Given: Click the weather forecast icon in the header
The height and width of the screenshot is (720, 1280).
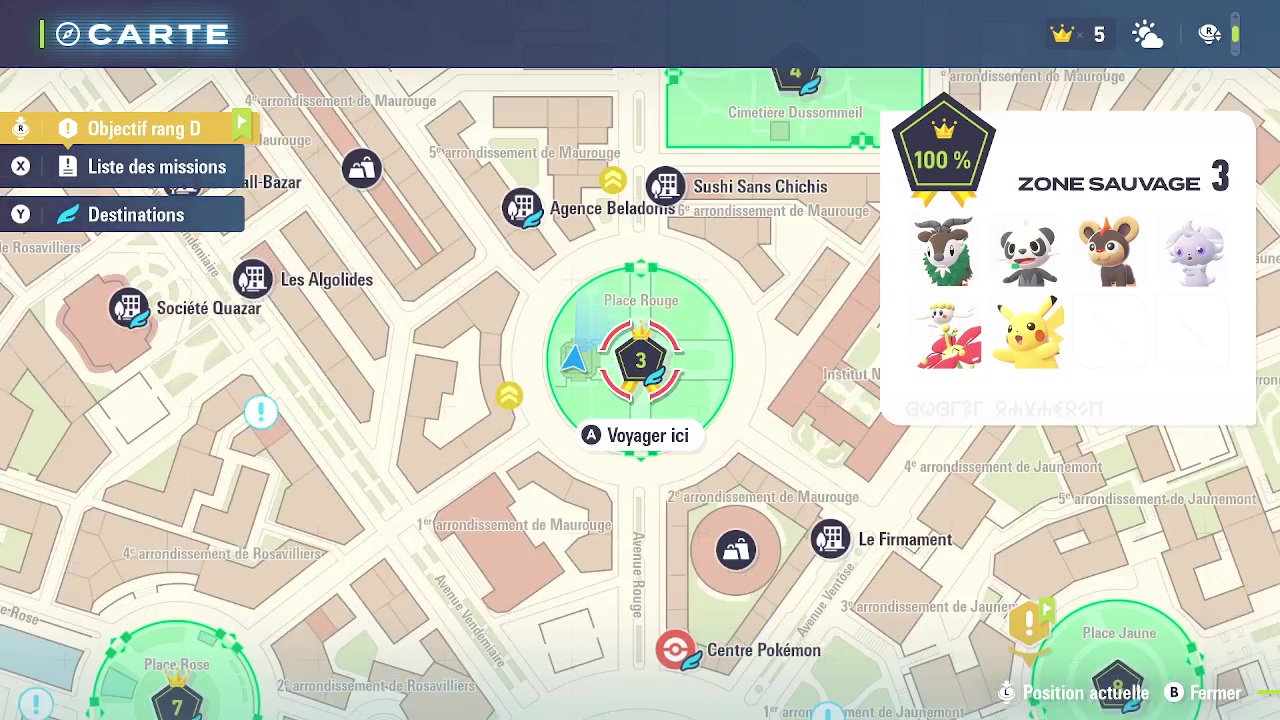Looking at the screenshot, I should [1146, 33].
